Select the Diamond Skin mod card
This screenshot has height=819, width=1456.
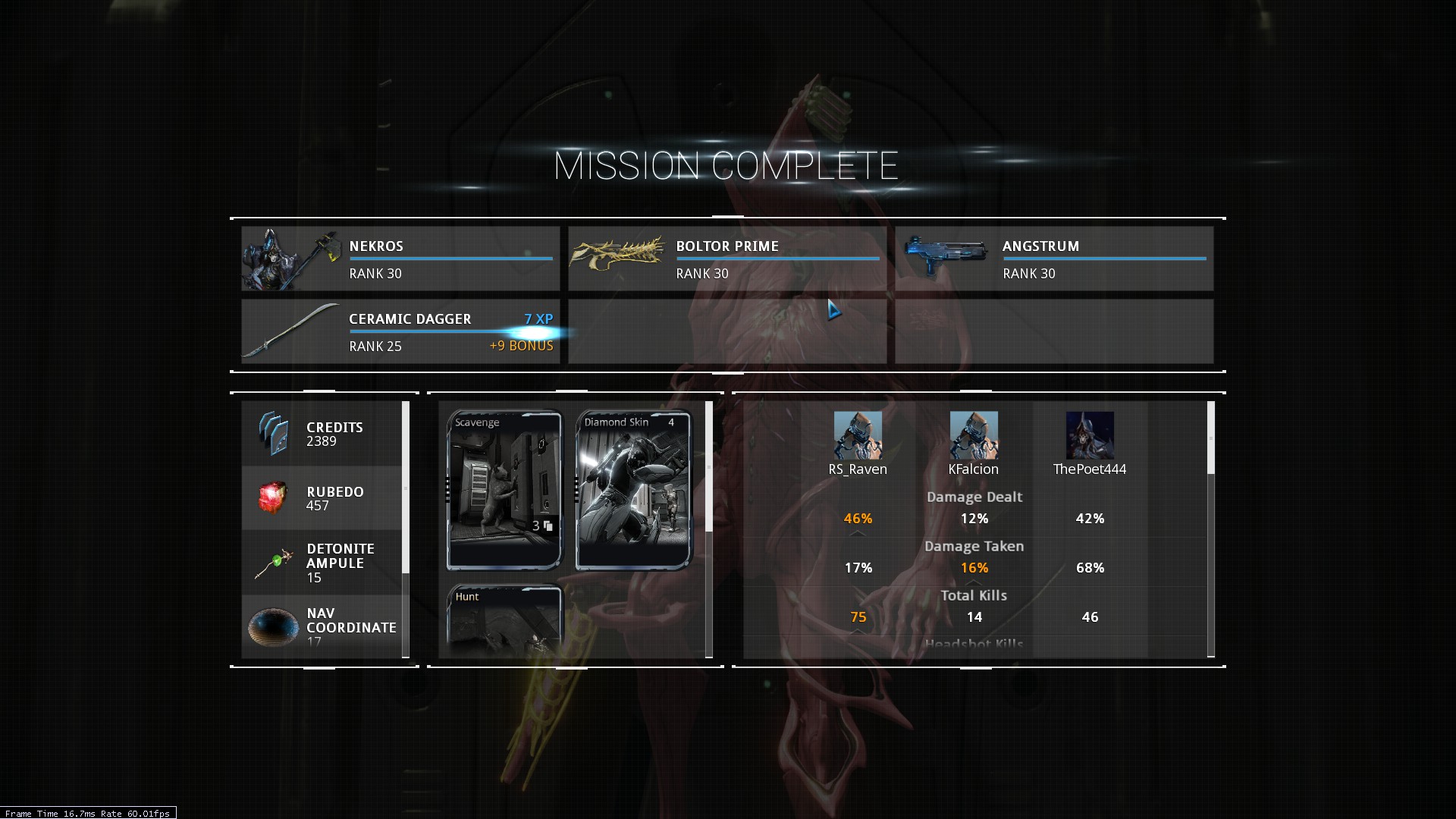point(633,490)
